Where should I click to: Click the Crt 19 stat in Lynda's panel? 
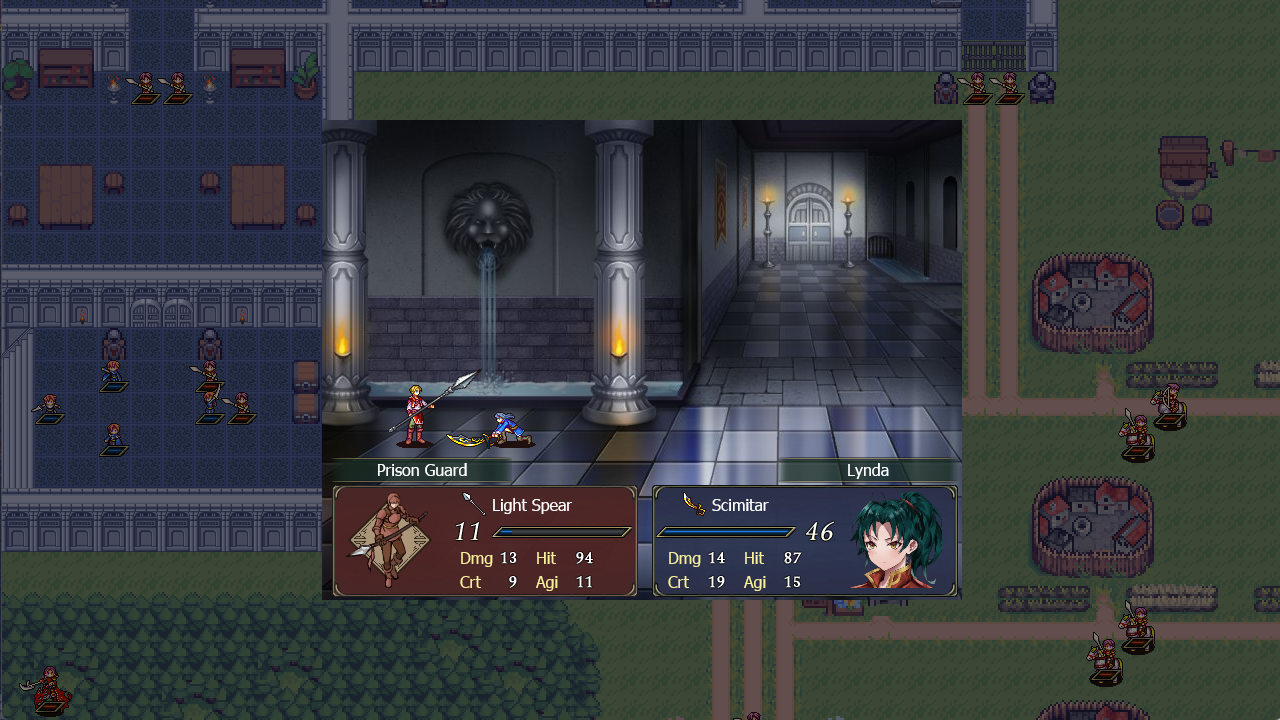[x=697, y=581]
